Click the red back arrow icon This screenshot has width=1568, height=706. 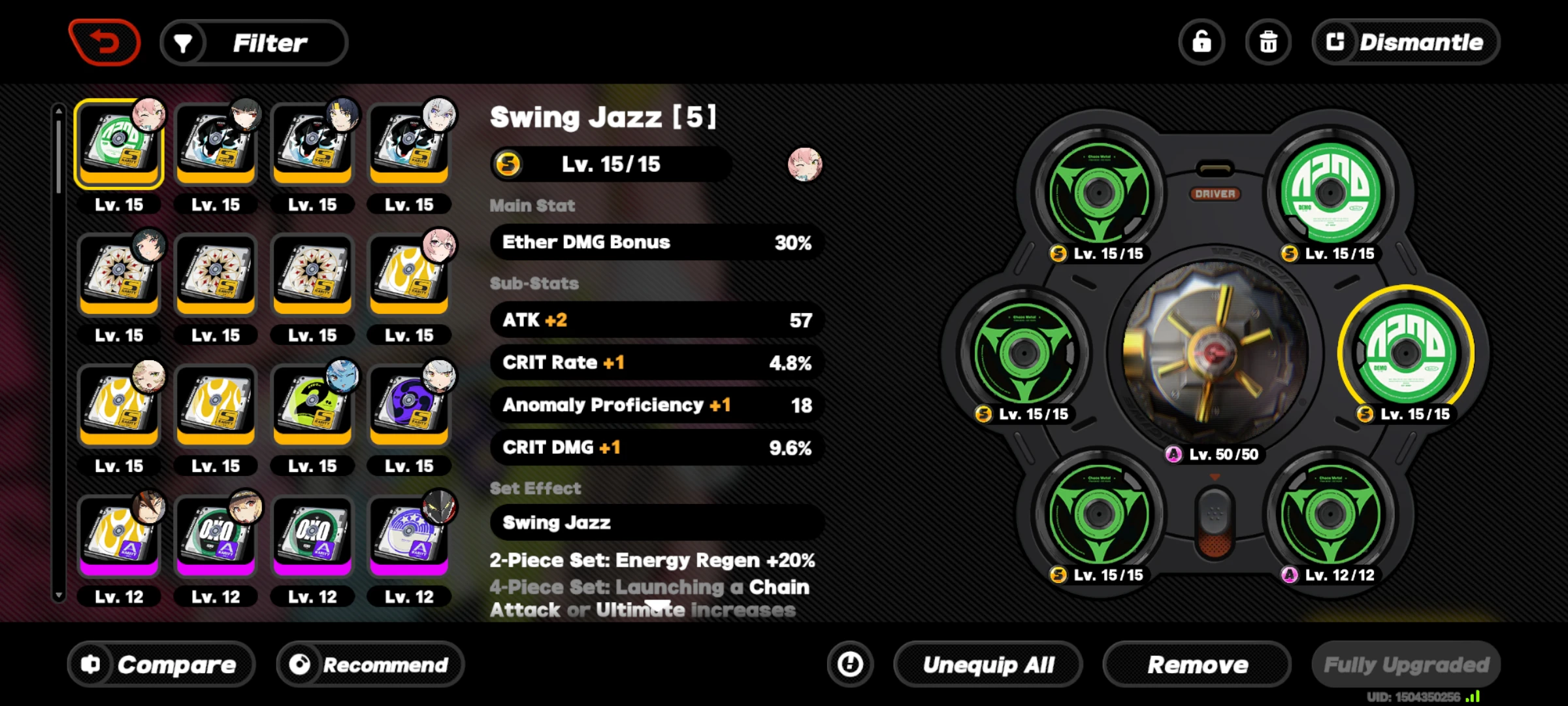[x=105, y=41]
